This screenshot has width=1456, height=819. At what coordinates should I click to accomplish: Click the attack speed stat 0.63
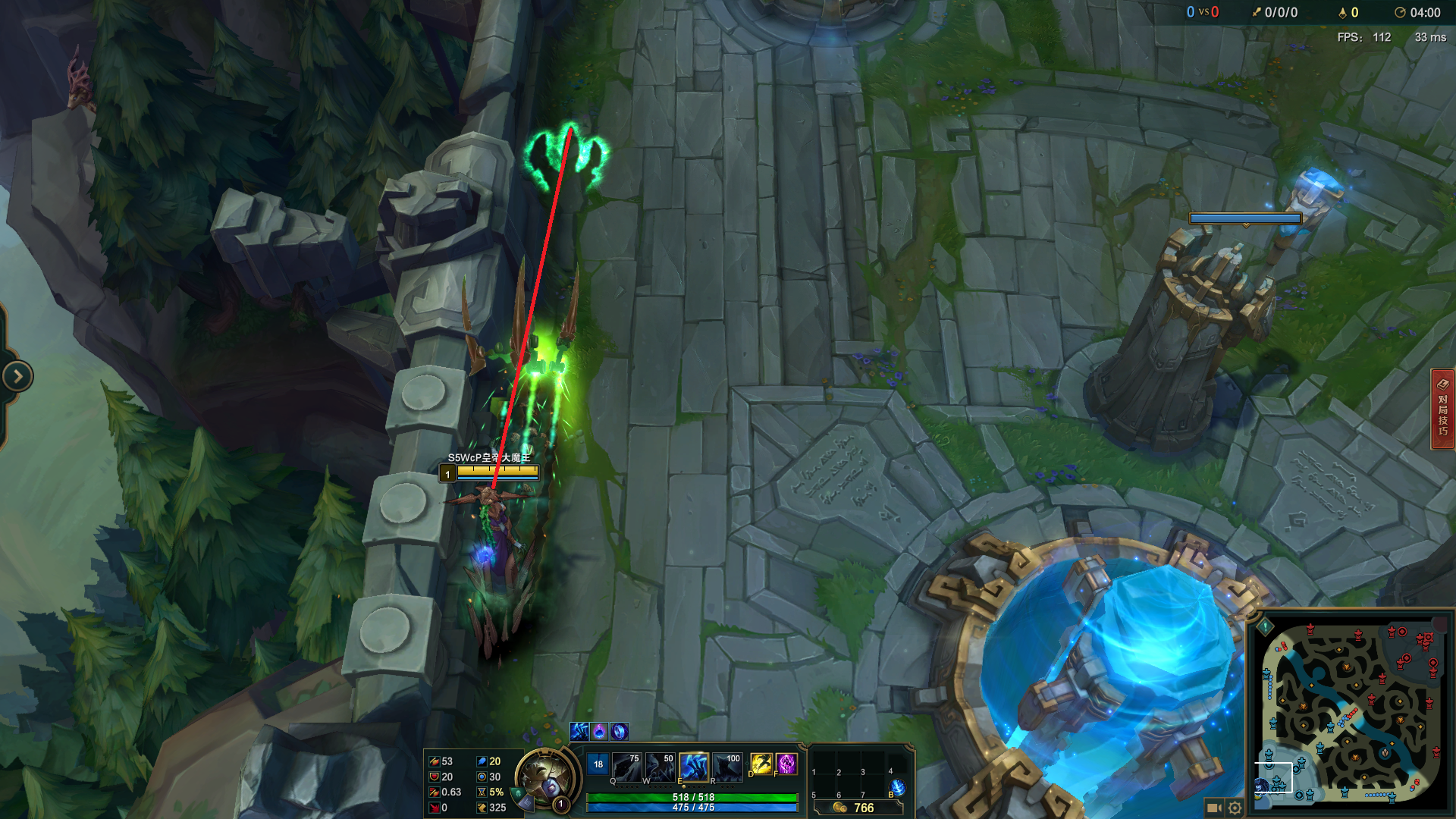point(451,790)
